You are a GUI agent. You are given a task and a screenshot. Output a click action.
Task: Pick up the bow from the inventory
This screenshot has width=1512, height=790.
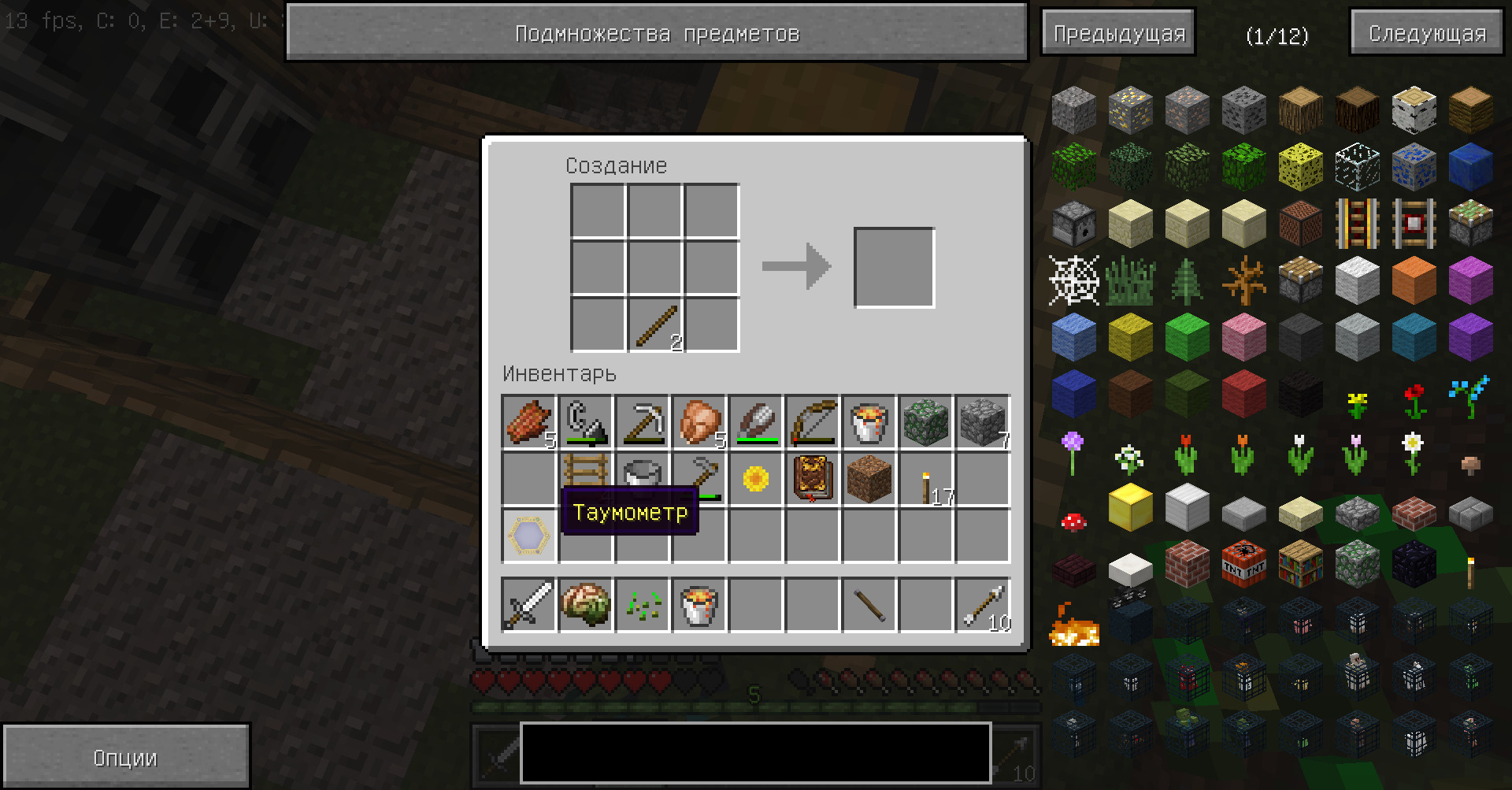click(x=813, y=421)
